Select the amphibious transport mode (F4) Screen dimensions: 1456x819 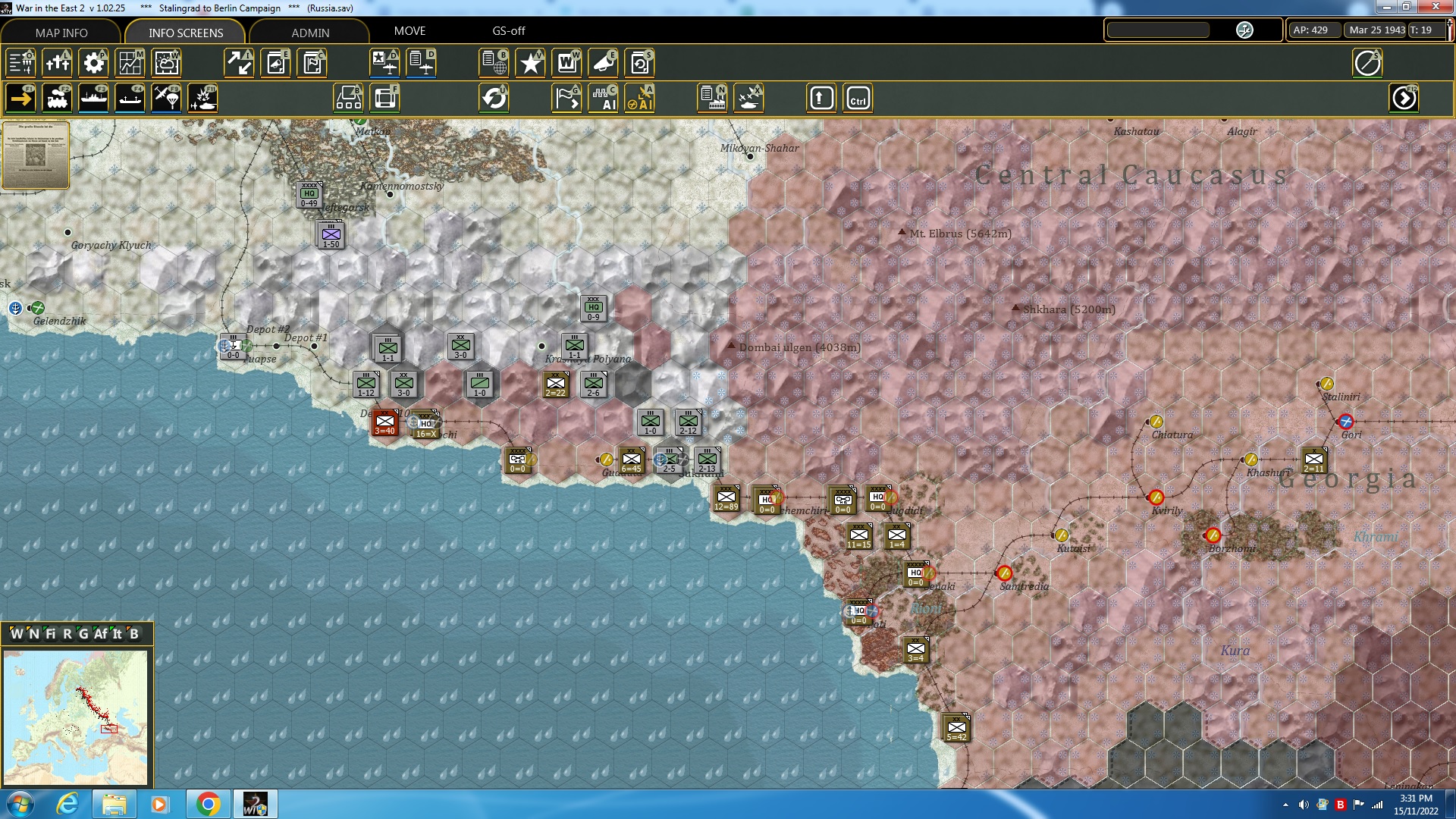(130, 97)
